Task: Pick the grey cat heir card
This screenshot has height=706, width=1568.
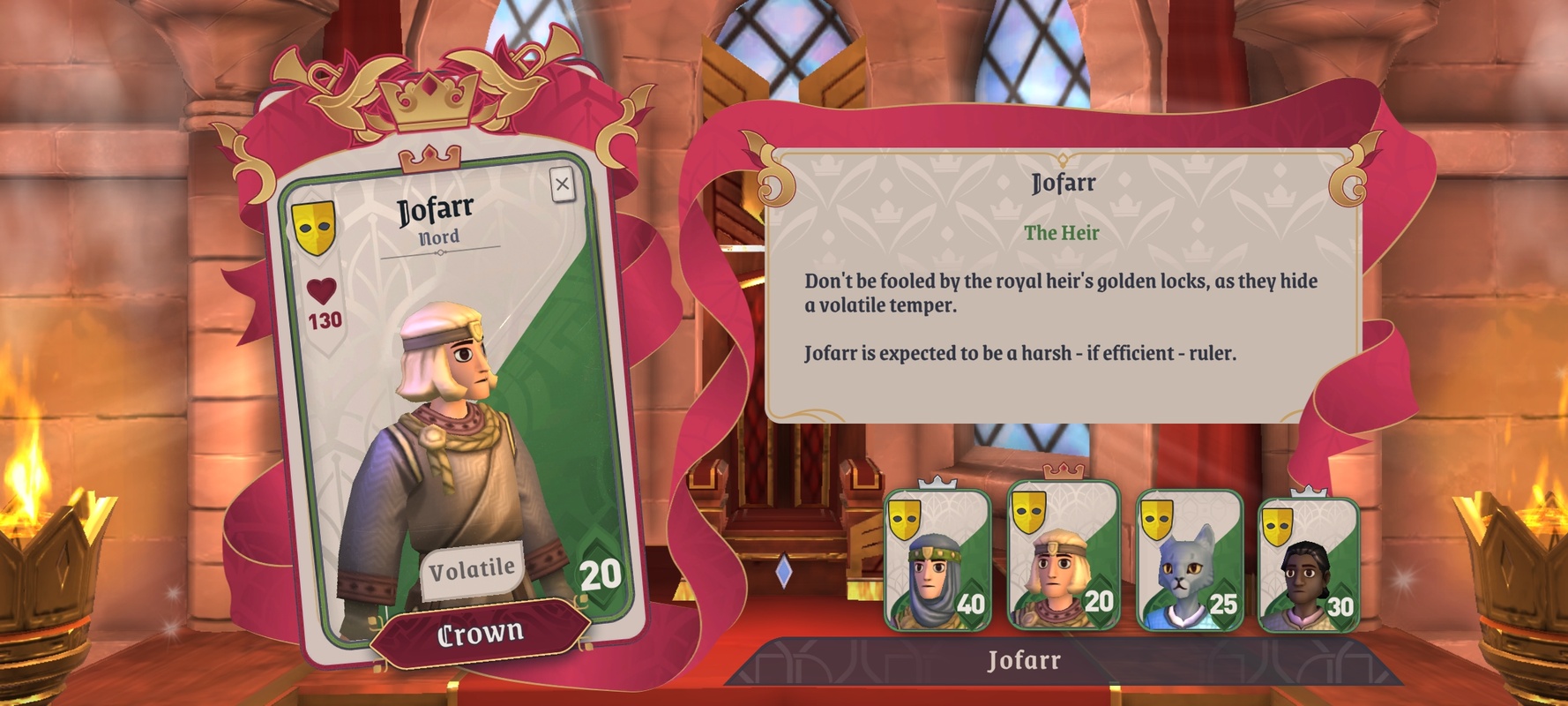Action: (1190, 562)
